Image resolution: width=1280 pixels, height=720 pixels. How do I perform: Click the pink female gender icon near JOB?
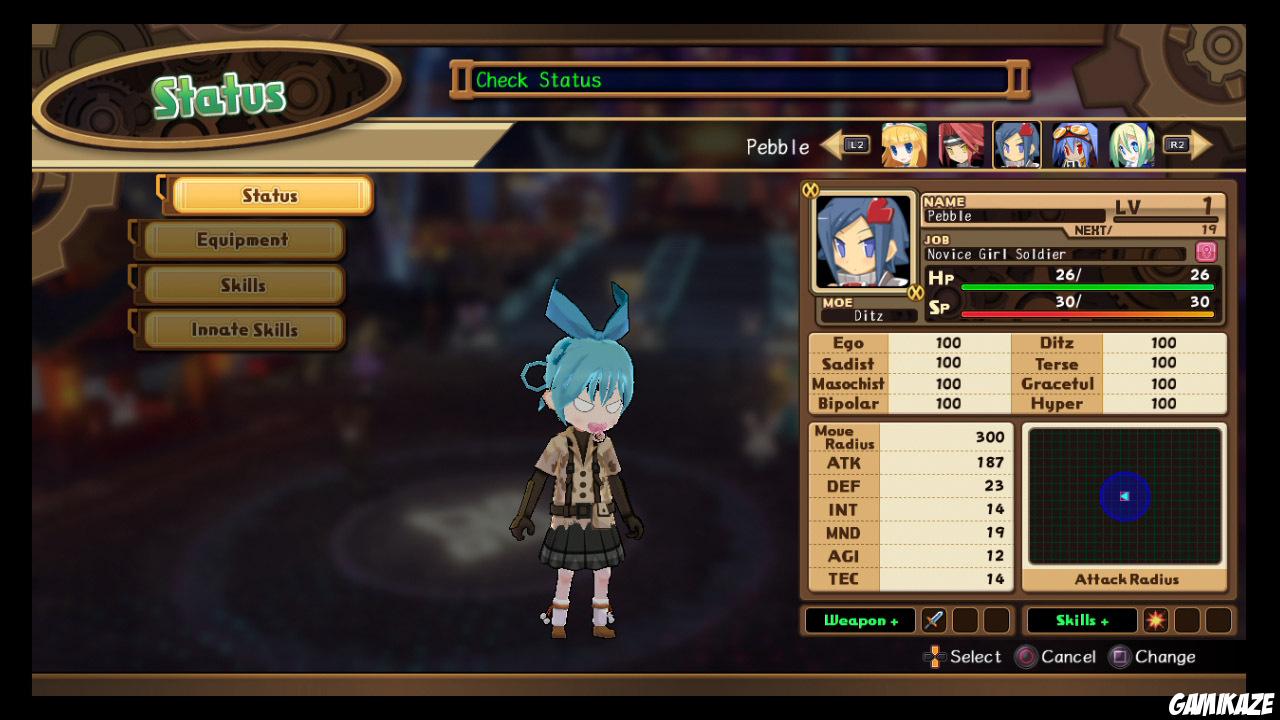1207,252
